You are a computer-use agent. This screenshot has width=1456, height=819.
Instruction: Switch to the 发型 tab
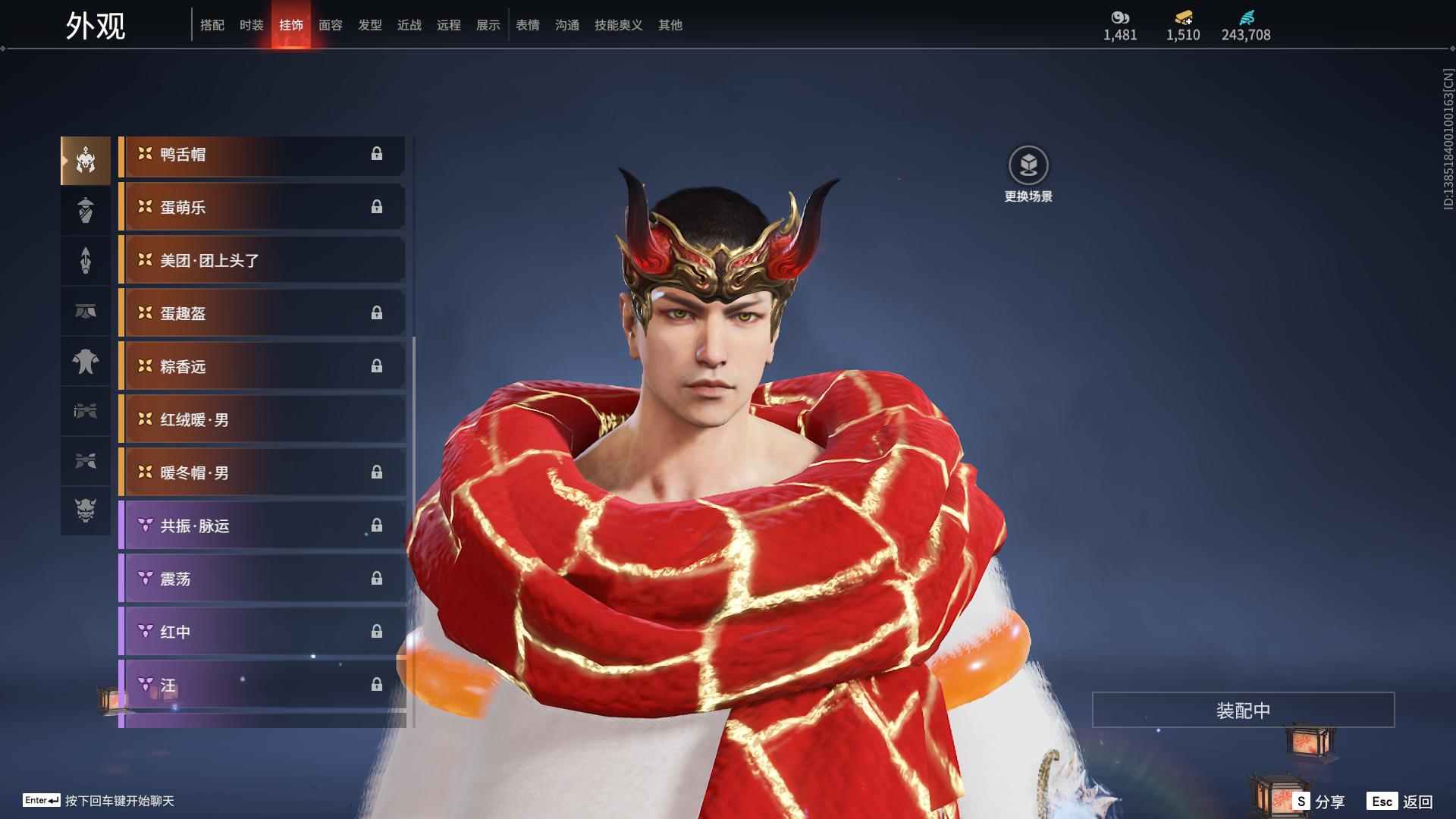click(x=370, y=25)
